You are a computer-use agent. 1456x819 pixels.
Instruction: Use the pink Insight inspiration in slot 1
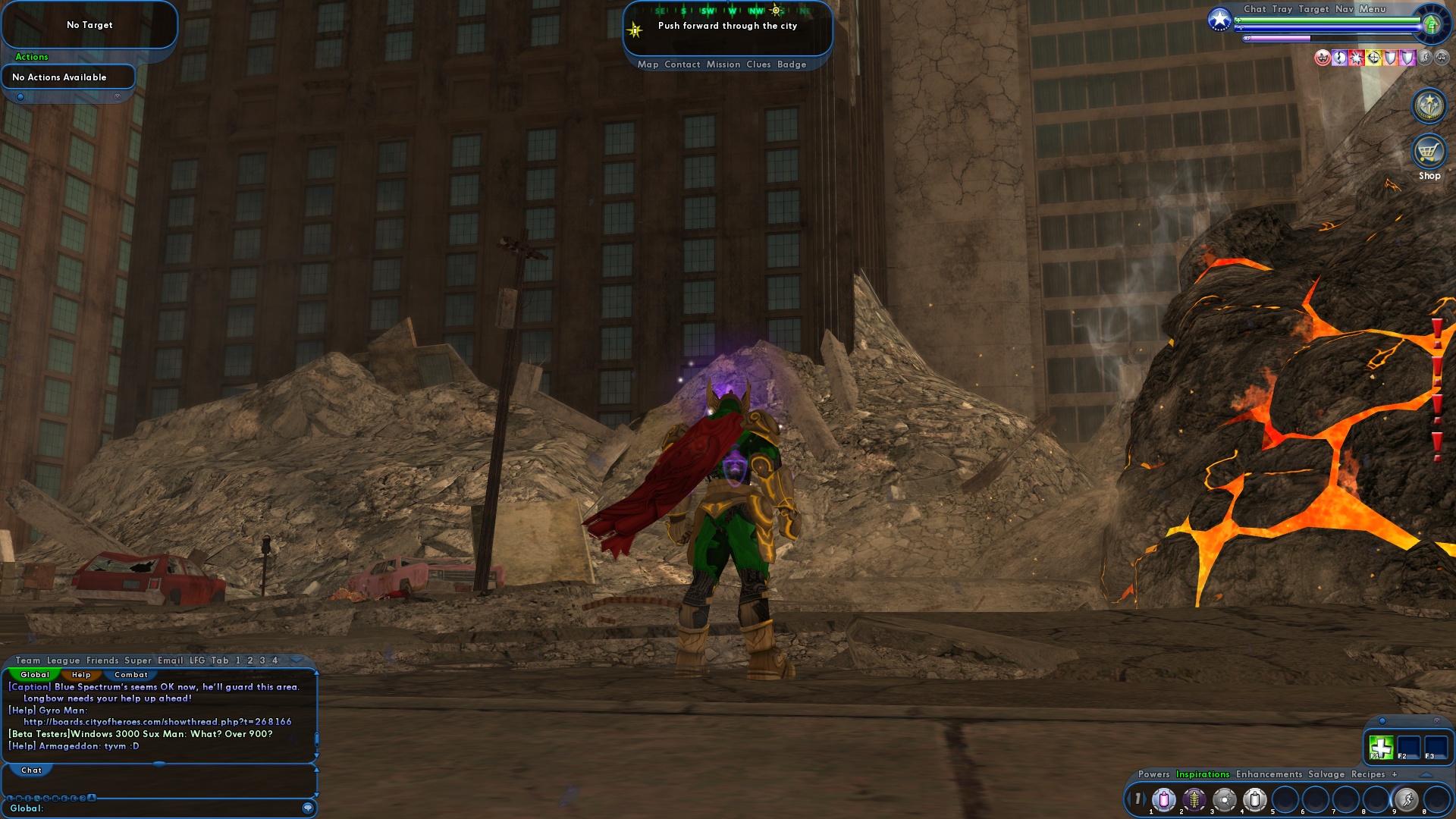coord(1163,800)
